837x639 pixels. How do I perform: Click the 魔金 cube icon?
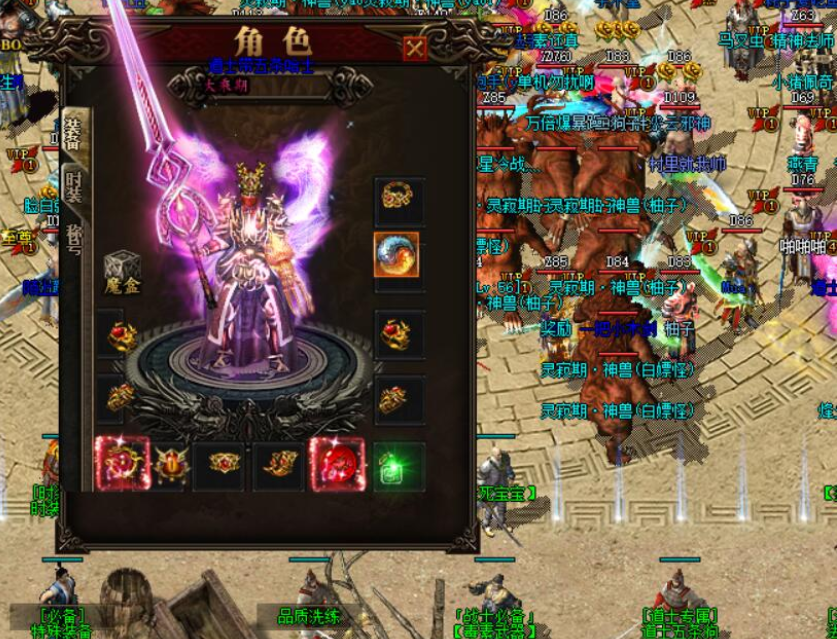pyautogui.click(x=122, y=269)
